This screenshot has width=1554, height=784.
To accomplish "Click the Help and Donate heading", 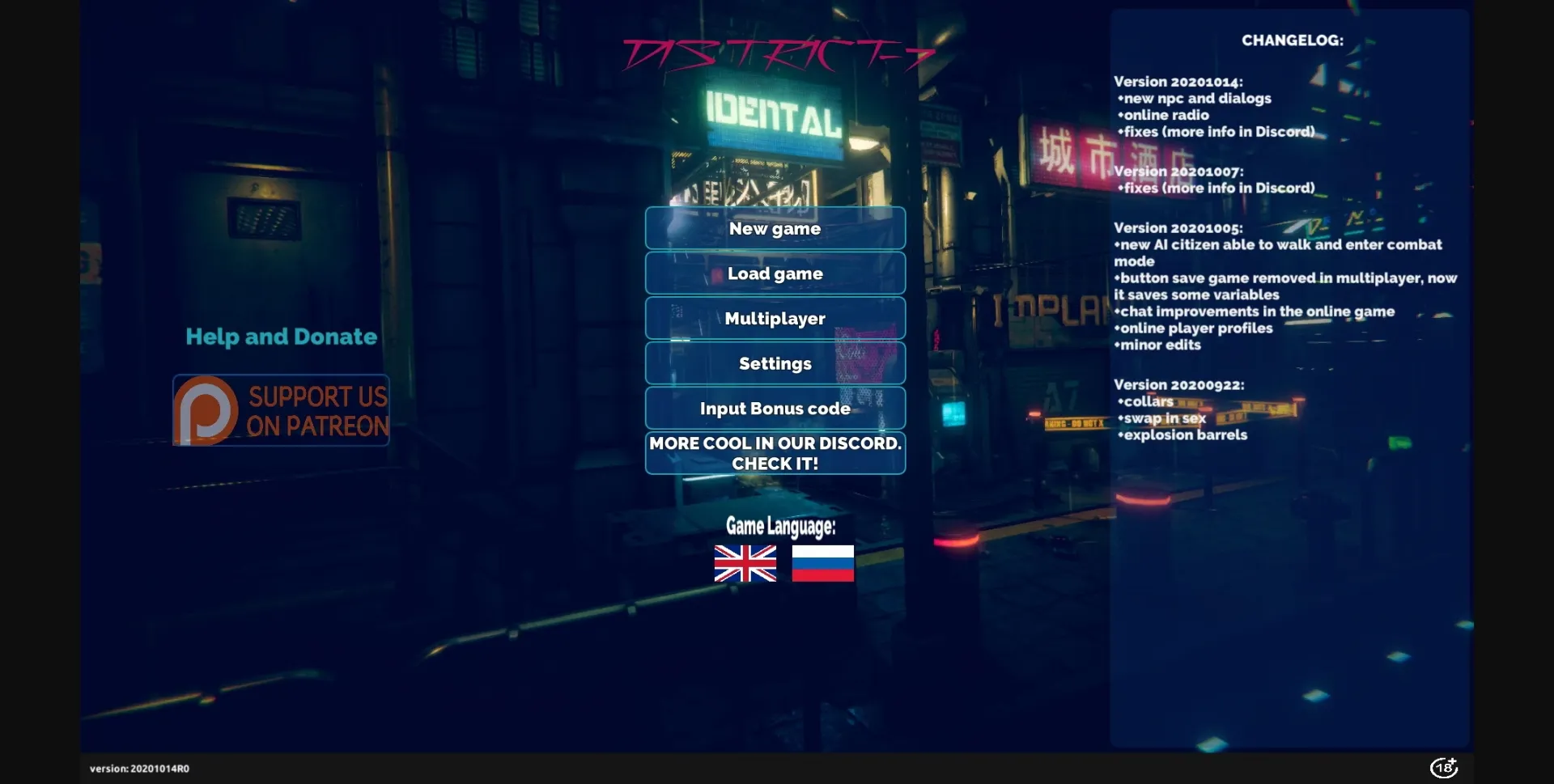I will [281, 336].
